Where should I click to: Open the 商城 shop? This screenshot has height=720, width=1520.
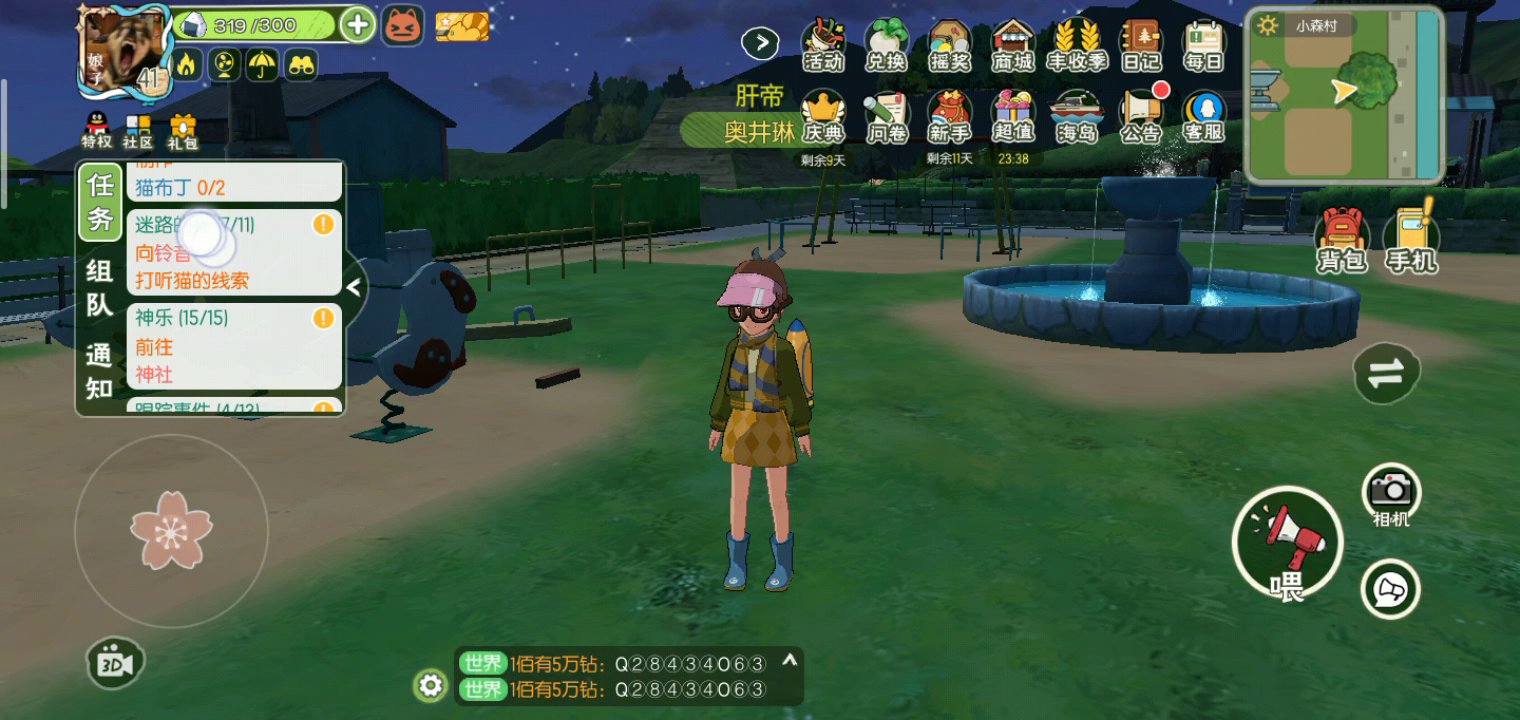(1013, 46)
